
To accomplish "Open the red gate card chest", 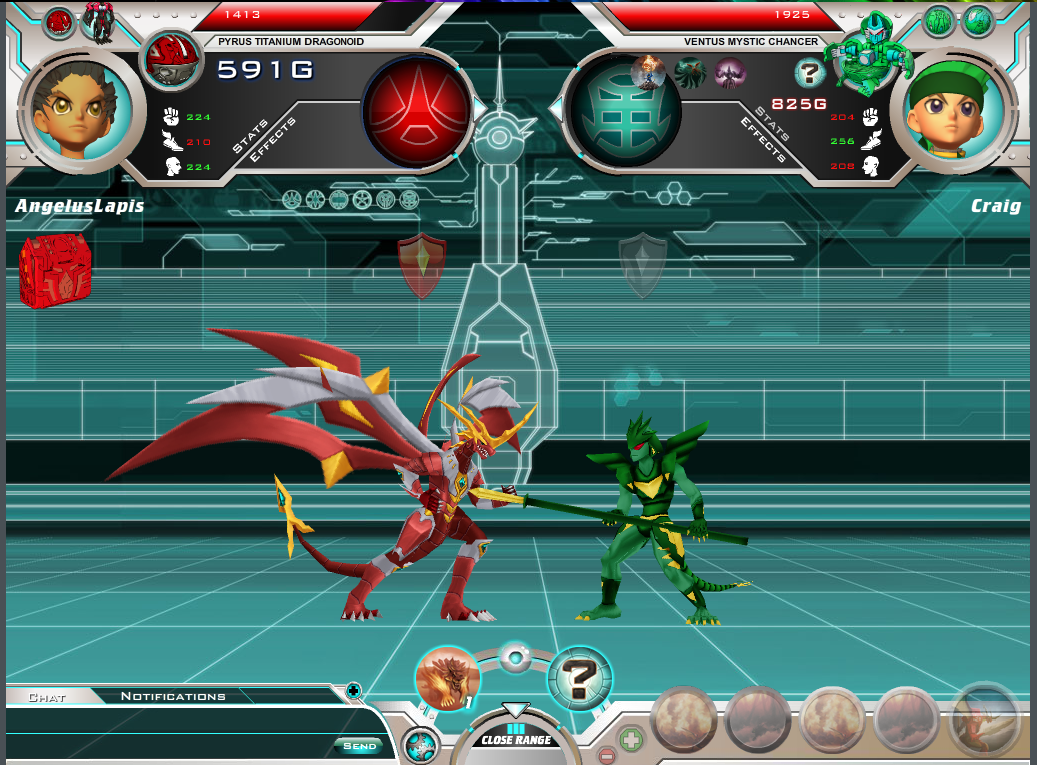I will pyautogui.click(x=55, y=269).
